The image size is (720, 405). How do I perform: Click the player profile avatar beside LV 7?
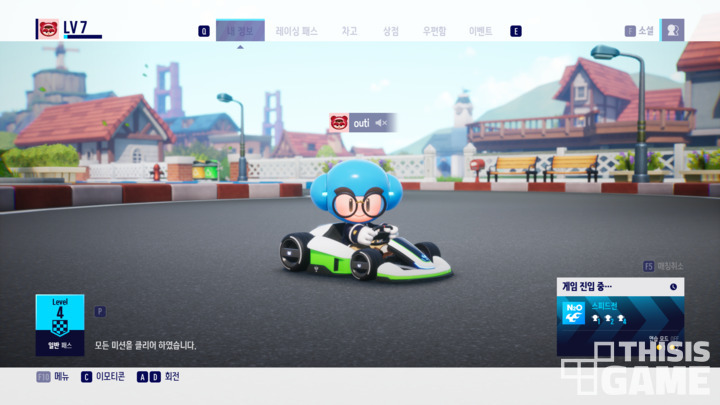pos(47,28)
